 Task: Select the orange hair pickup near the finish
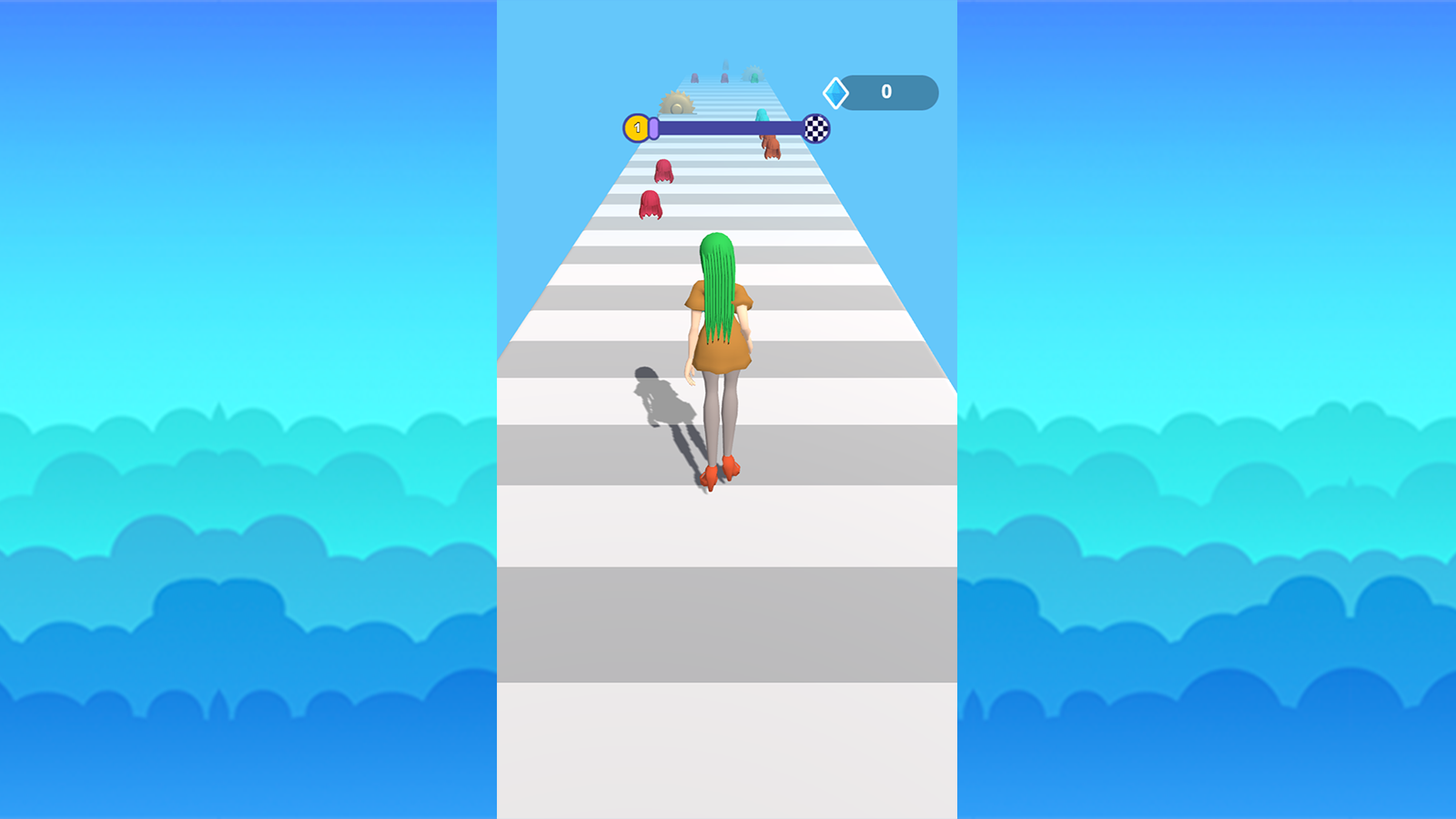pos(770,147)
